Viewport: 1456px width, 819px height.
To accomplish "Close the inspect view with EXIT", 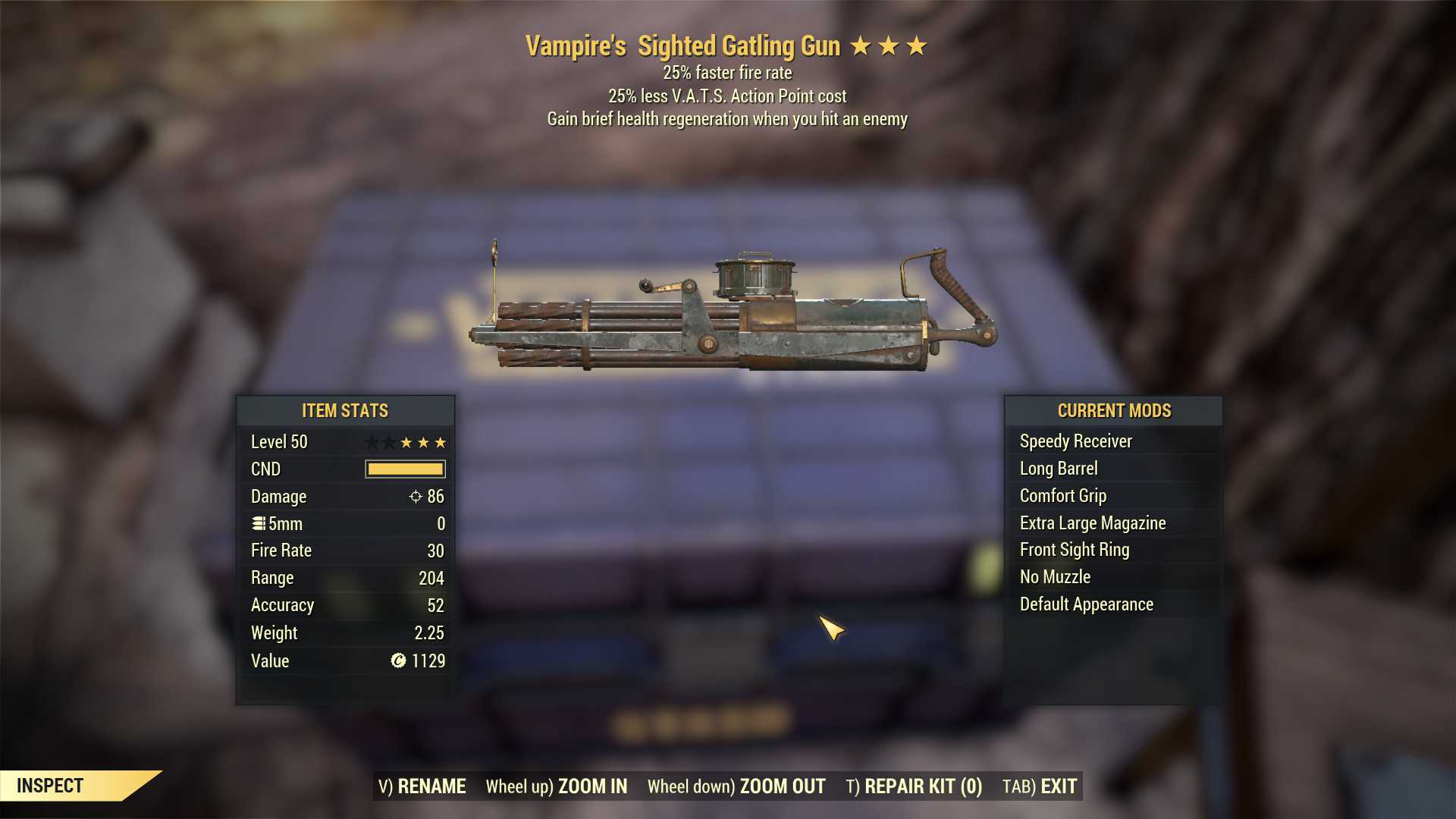I will (1040, 786).
